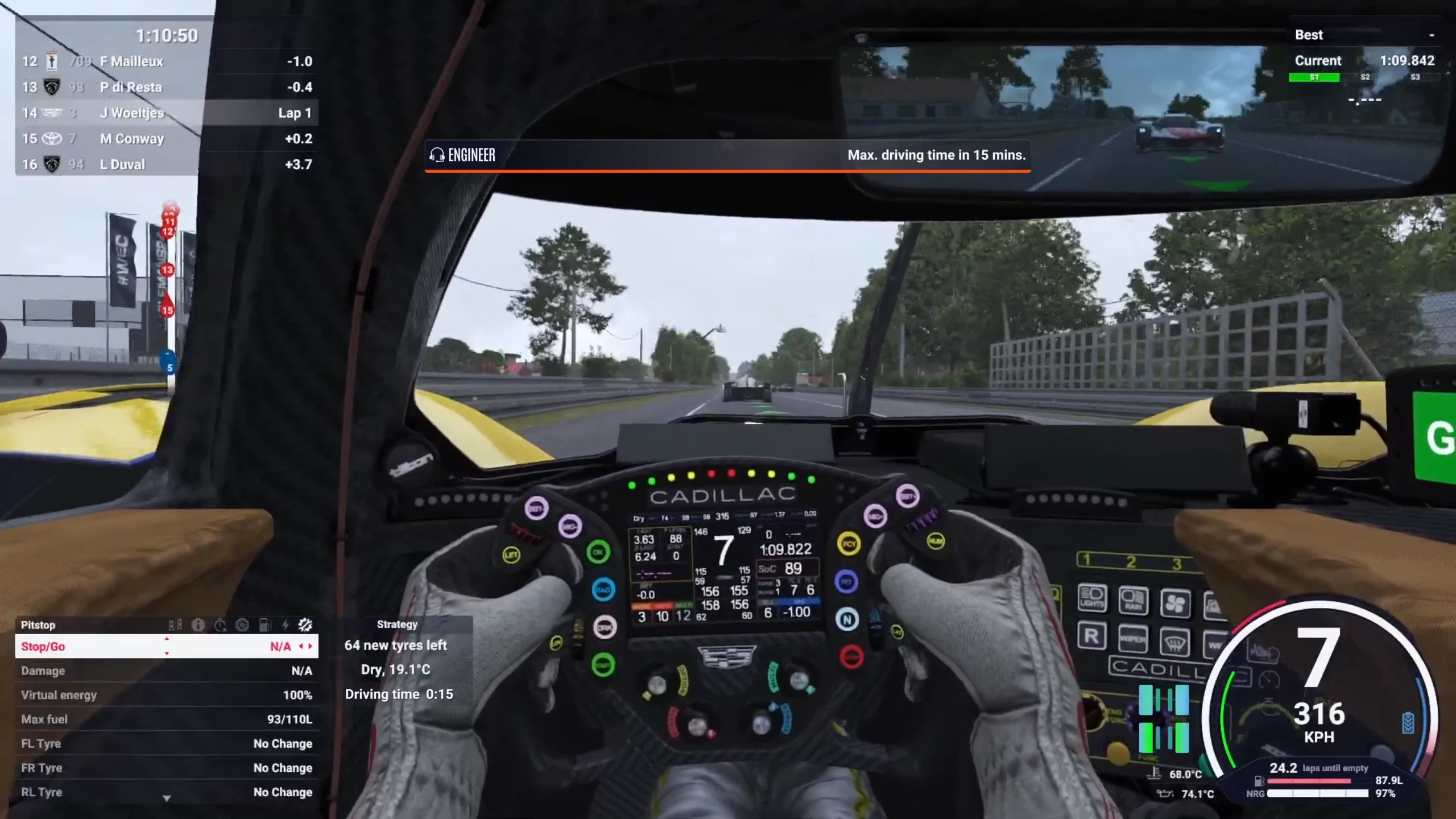This screenshot has height=819, width=1456.
Task: Select the Damage pitstop row
Action: [165, 671]
